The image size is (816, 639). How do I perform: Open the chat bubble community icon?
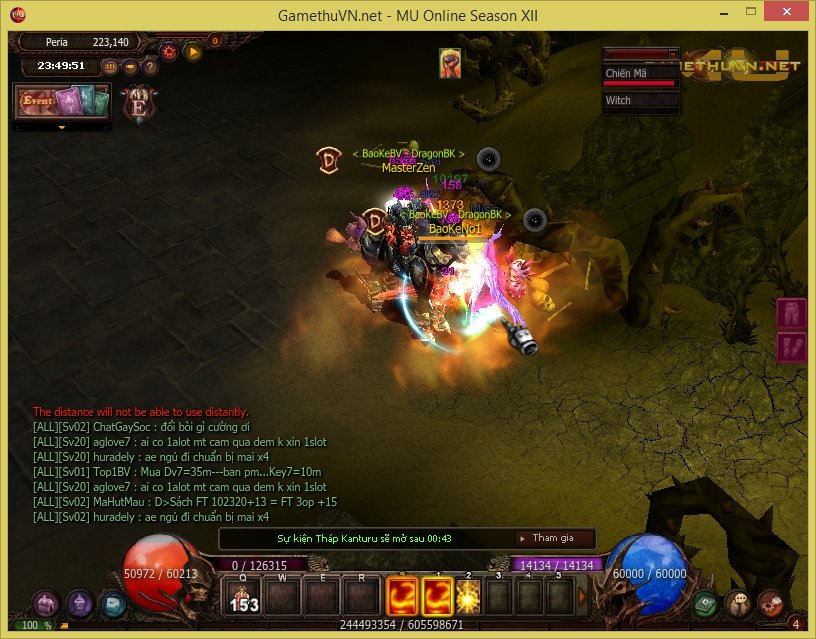point(738,604)
